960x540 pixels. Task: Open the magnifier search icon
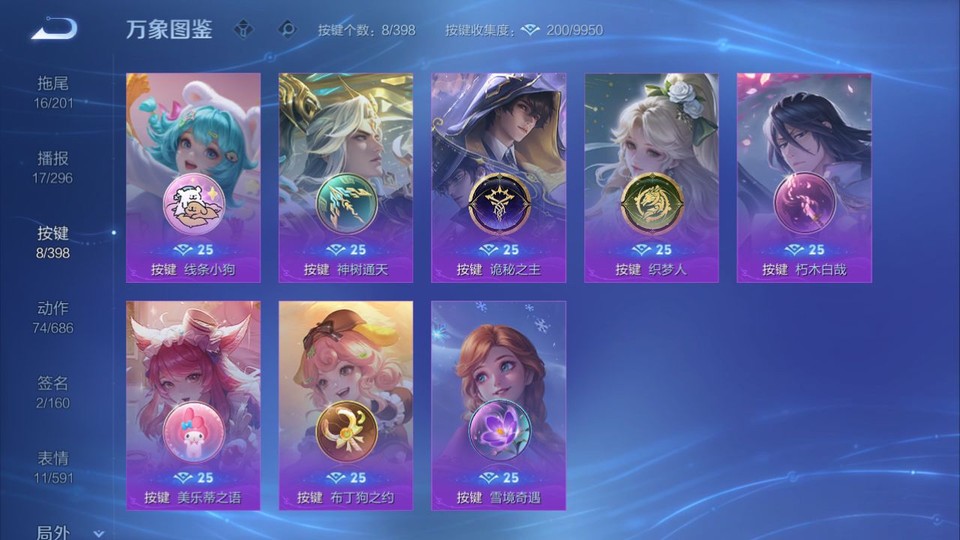click(287, 29)
